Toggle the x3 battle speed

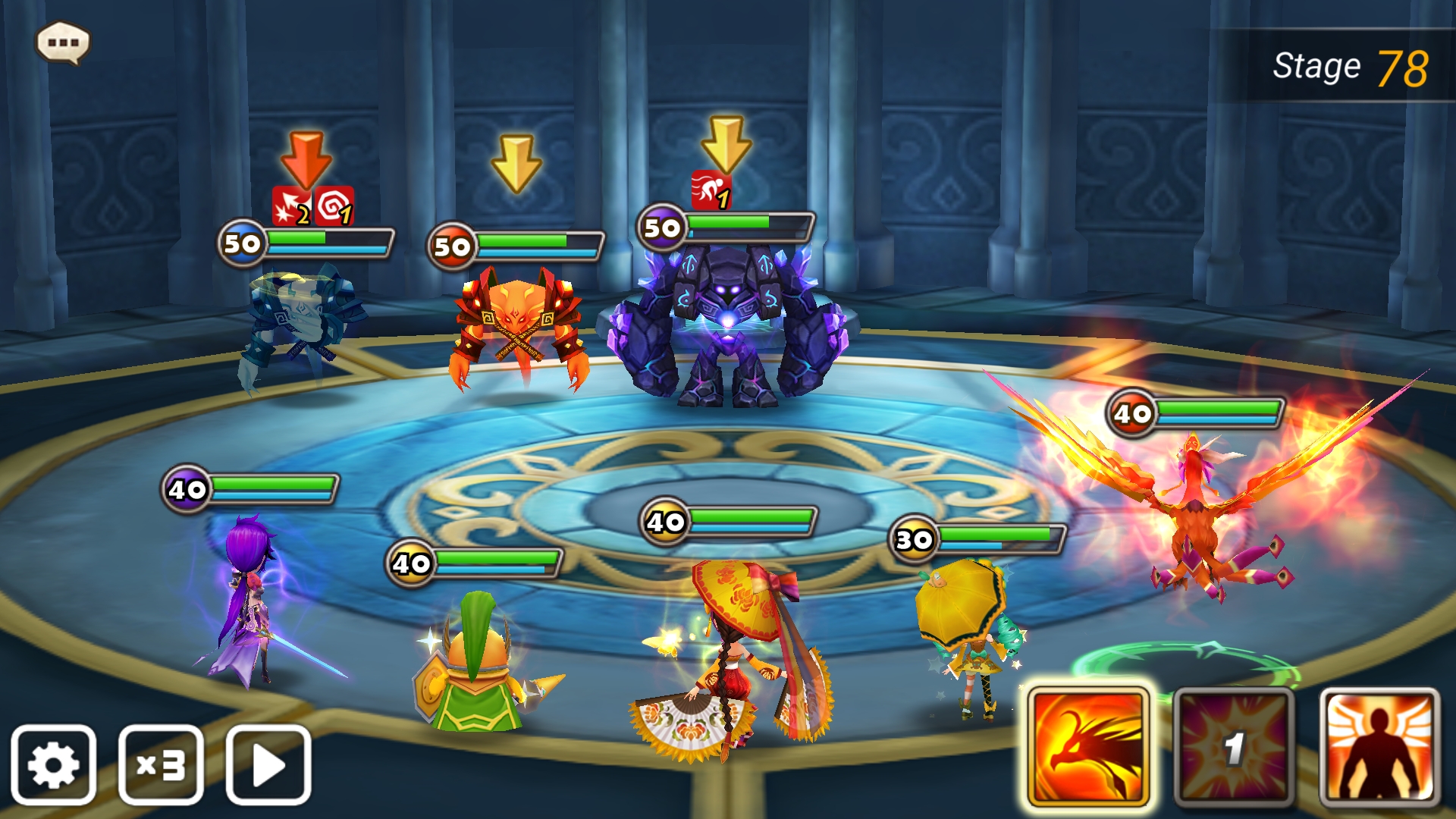click(161, 764)
